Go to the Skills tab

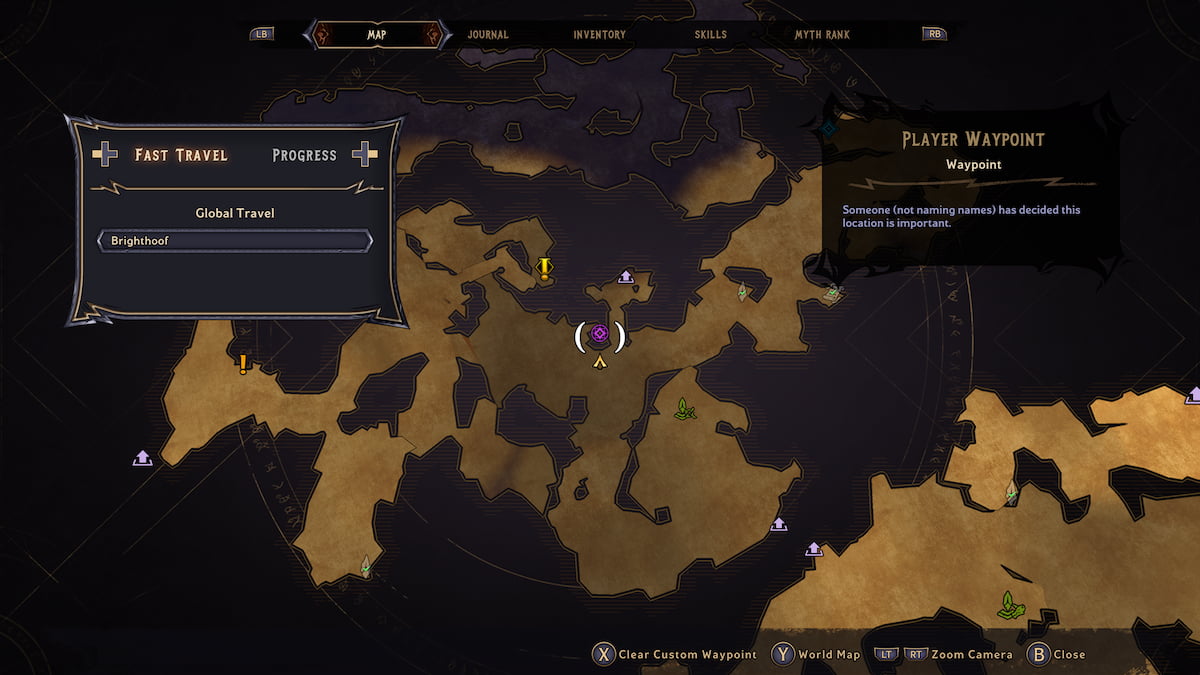pyautogui.click(x=710, y=35)
